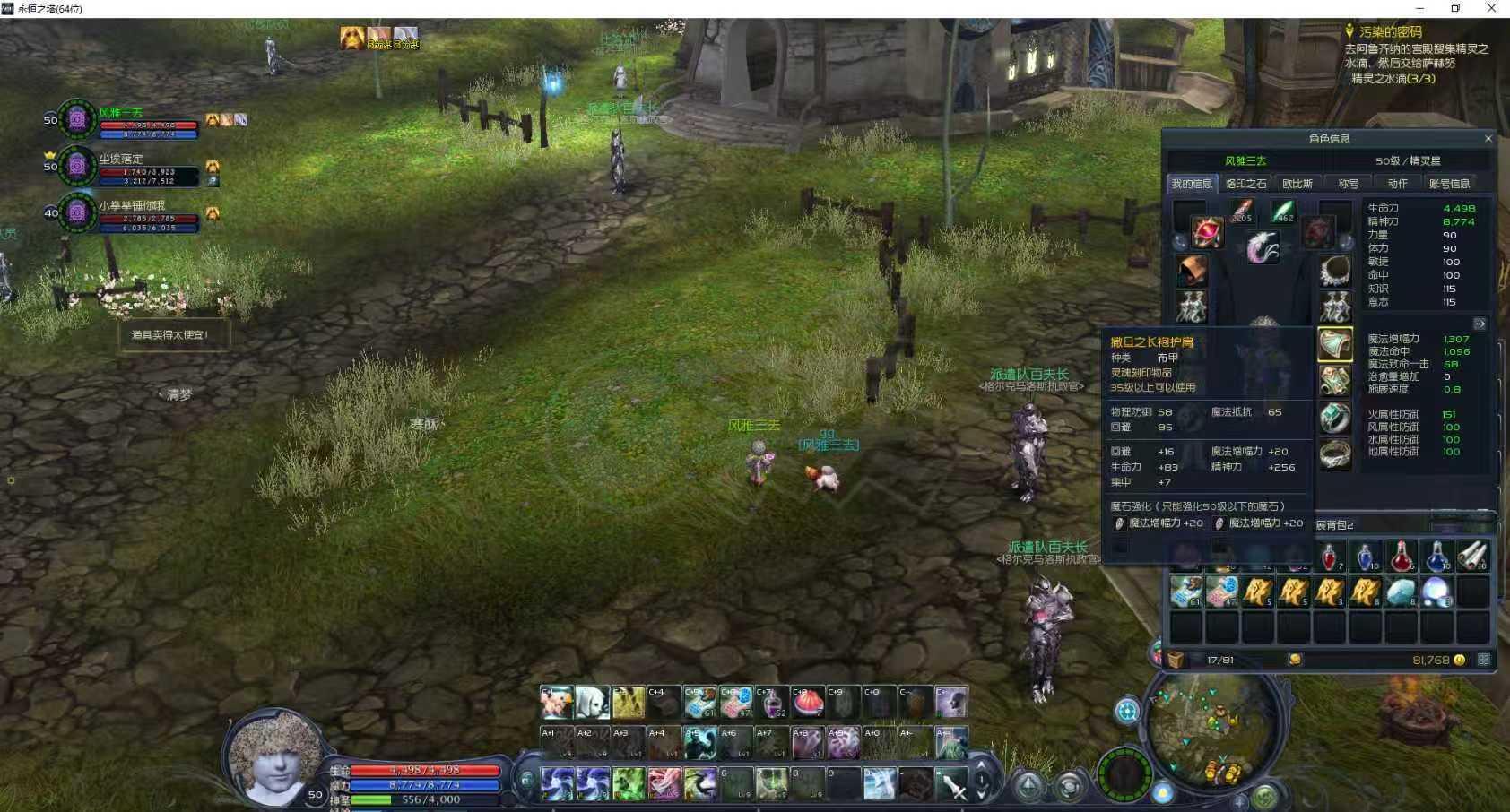Pick the light blue crystal in the bag
The height and width of the screenshot is (812, 1510).
(1401, 592)
